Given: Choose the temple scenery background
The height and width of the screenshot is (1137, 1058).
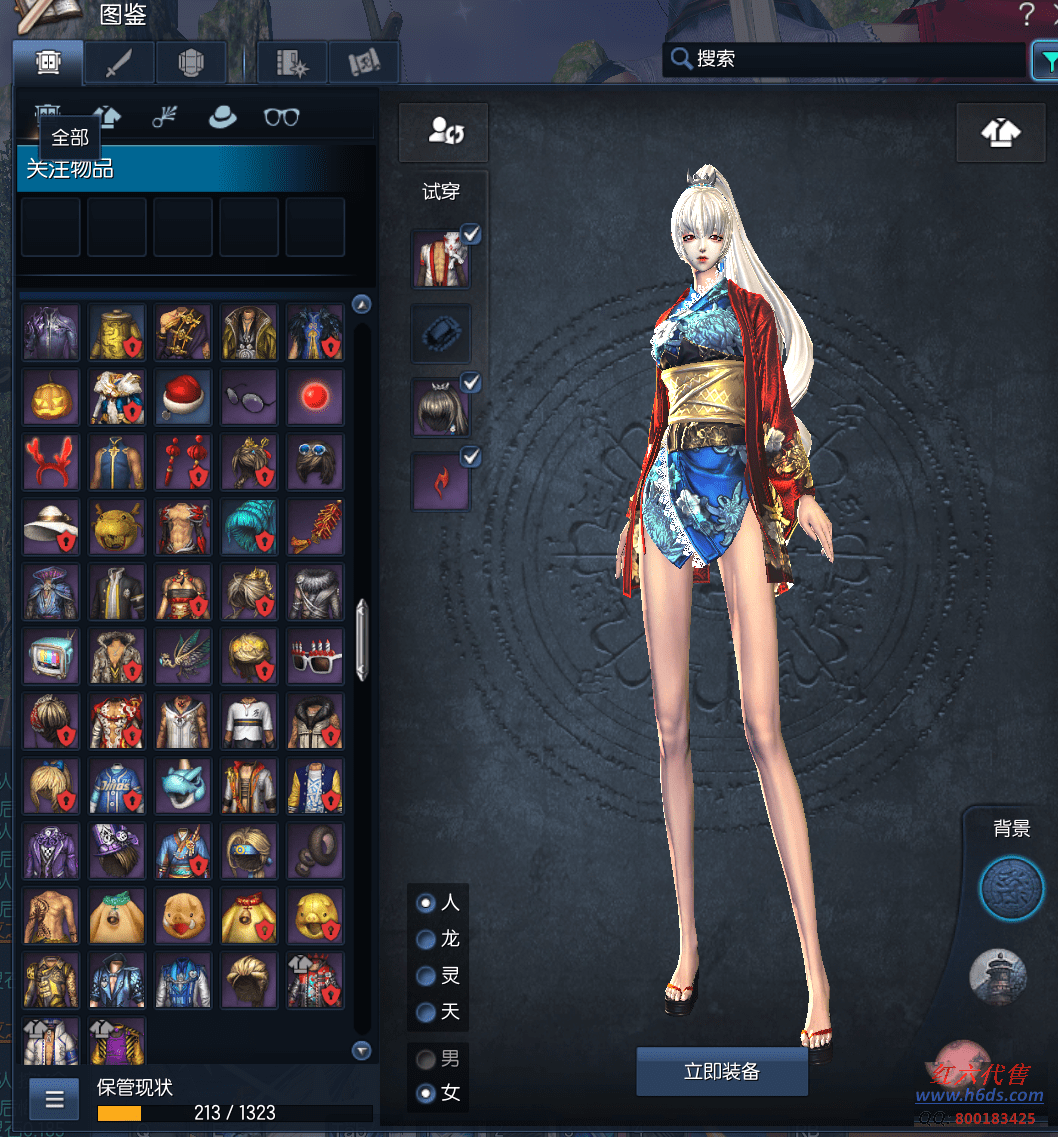Looking at the screenshot, I should (998, 975).
